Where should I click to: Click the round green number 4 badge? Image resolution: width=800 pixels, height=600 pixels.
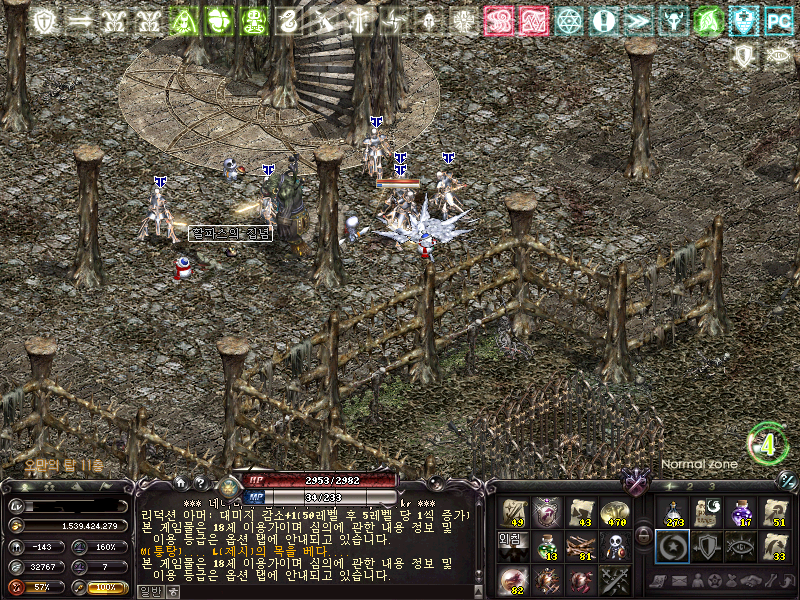point(767,446)
